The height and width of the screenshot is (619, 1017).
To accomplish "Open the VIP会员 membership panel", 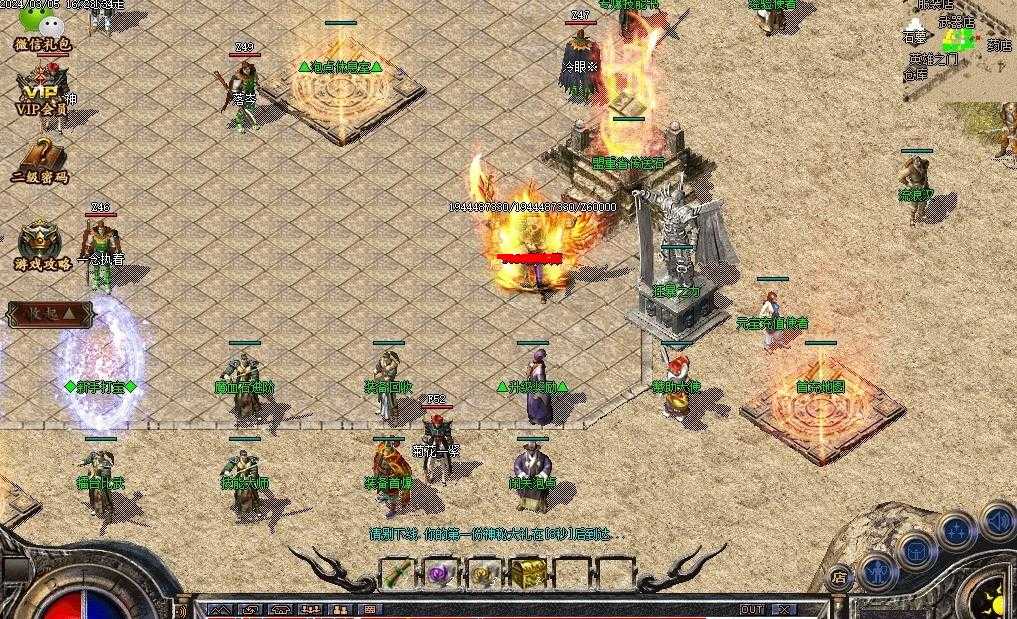I will click(41, 92).
